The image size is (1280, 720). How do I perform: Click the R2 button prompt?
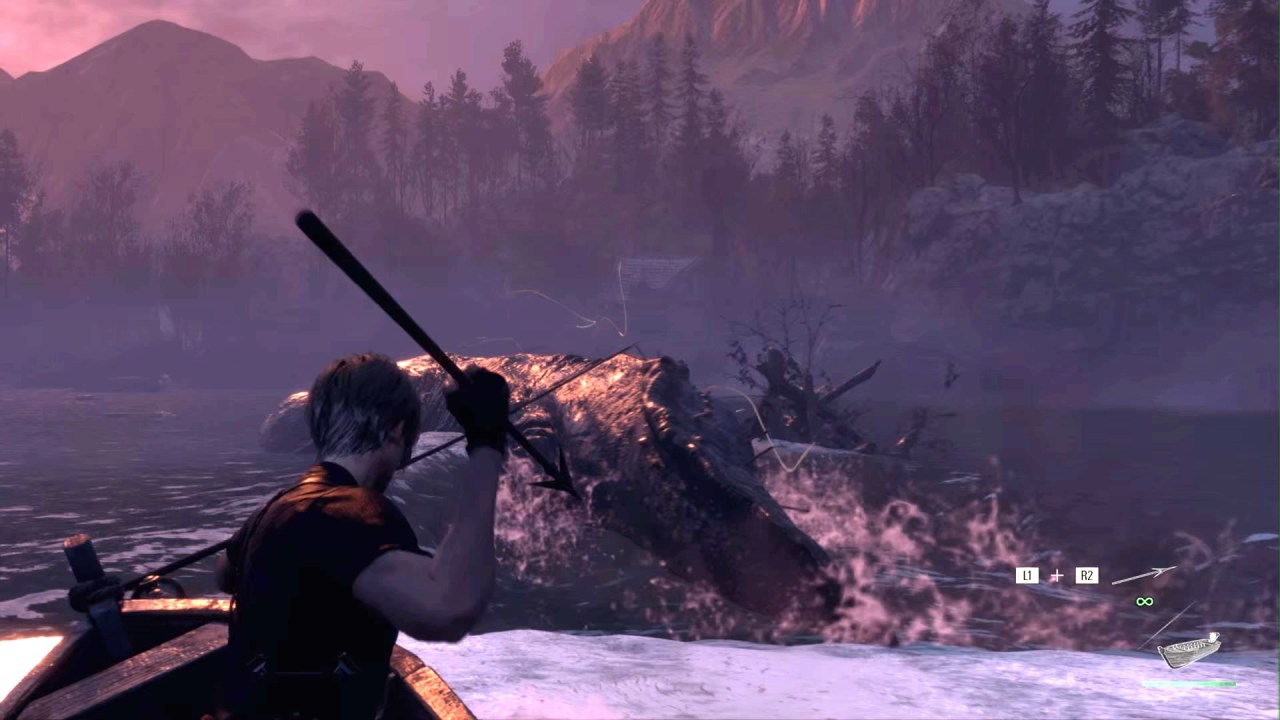(x=1087, y=574)
